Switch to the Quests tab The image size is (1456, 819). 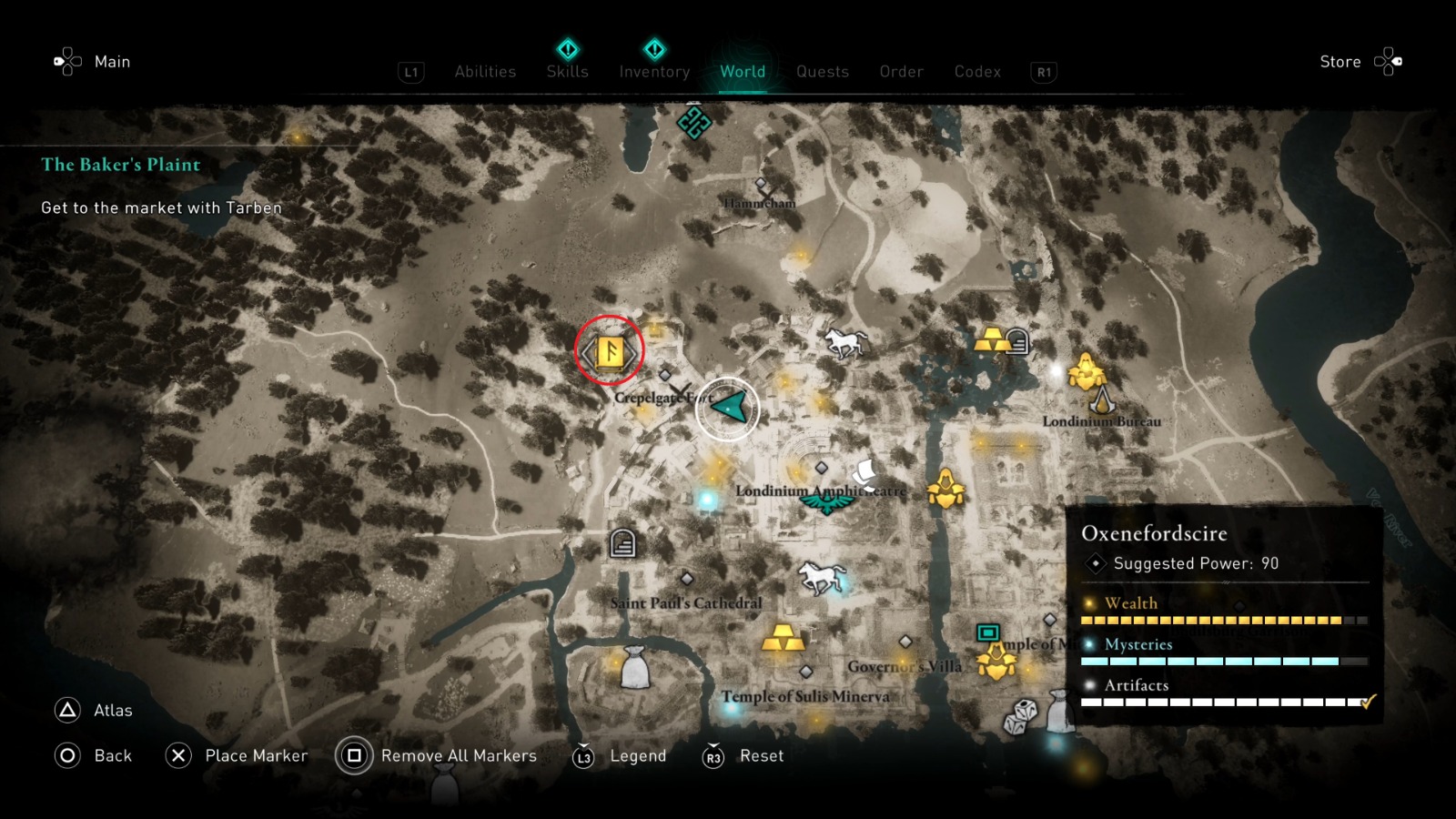pyautogui.click(x=822, y=71)
